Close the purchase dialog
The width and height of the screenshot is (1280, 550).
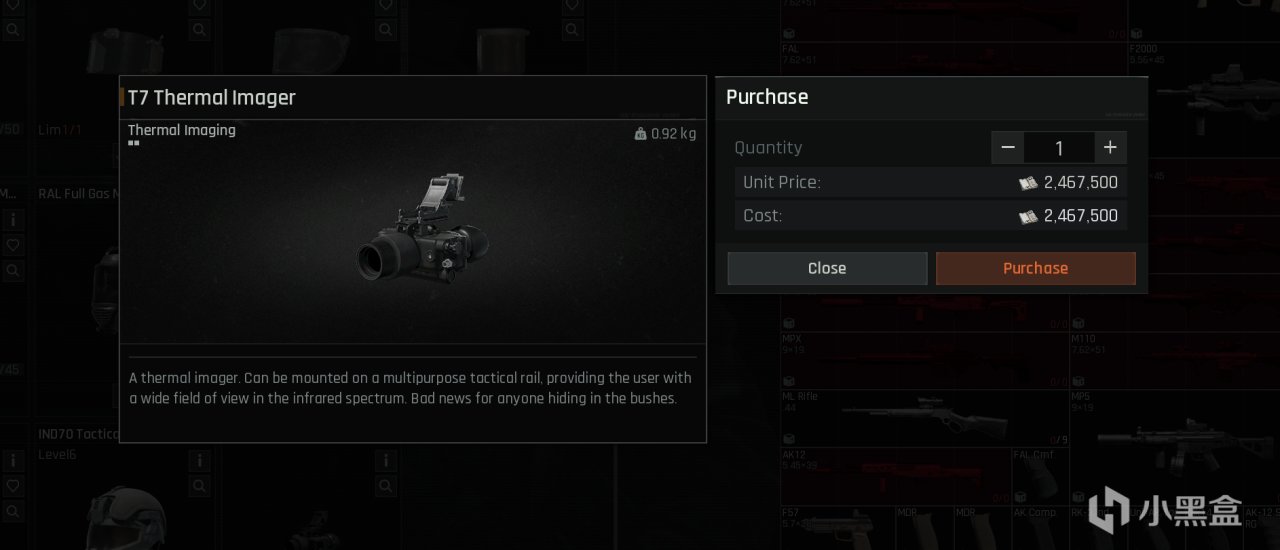[x=827, y=268]
